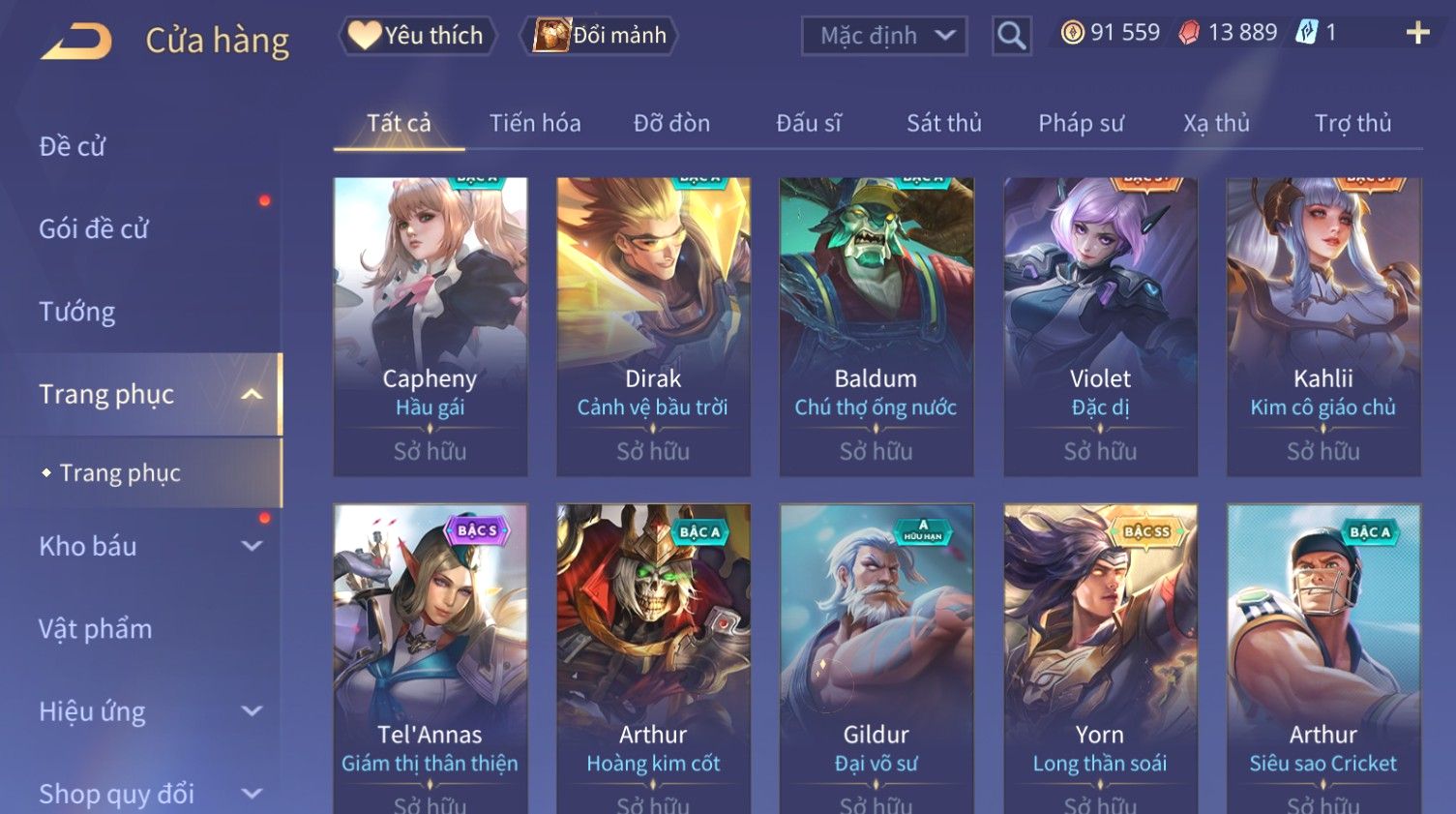Open the Đổi mảnh exchange

(x=601, y=36)
